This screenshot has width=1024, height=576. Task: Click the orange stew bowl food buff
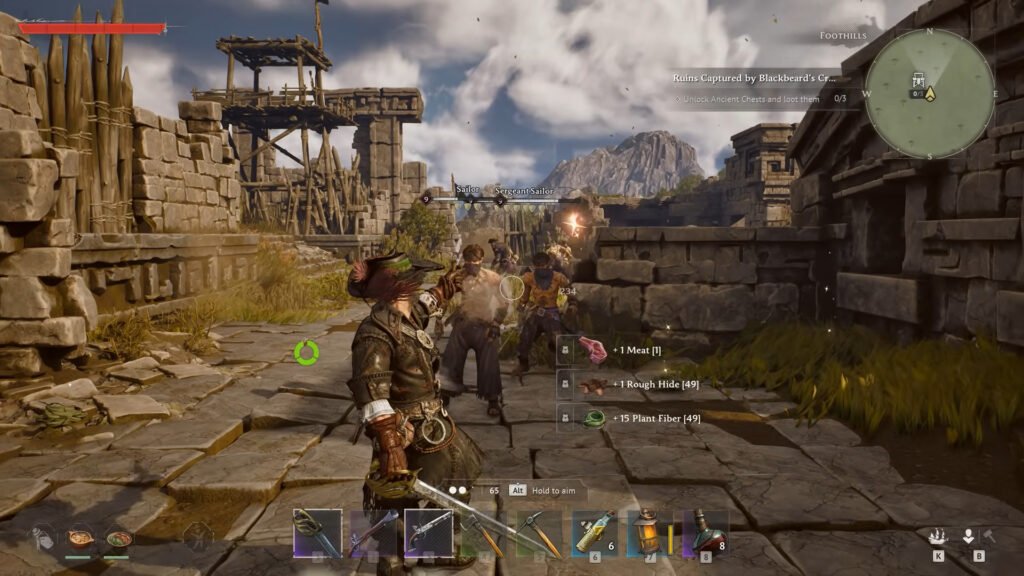[78, 537]
